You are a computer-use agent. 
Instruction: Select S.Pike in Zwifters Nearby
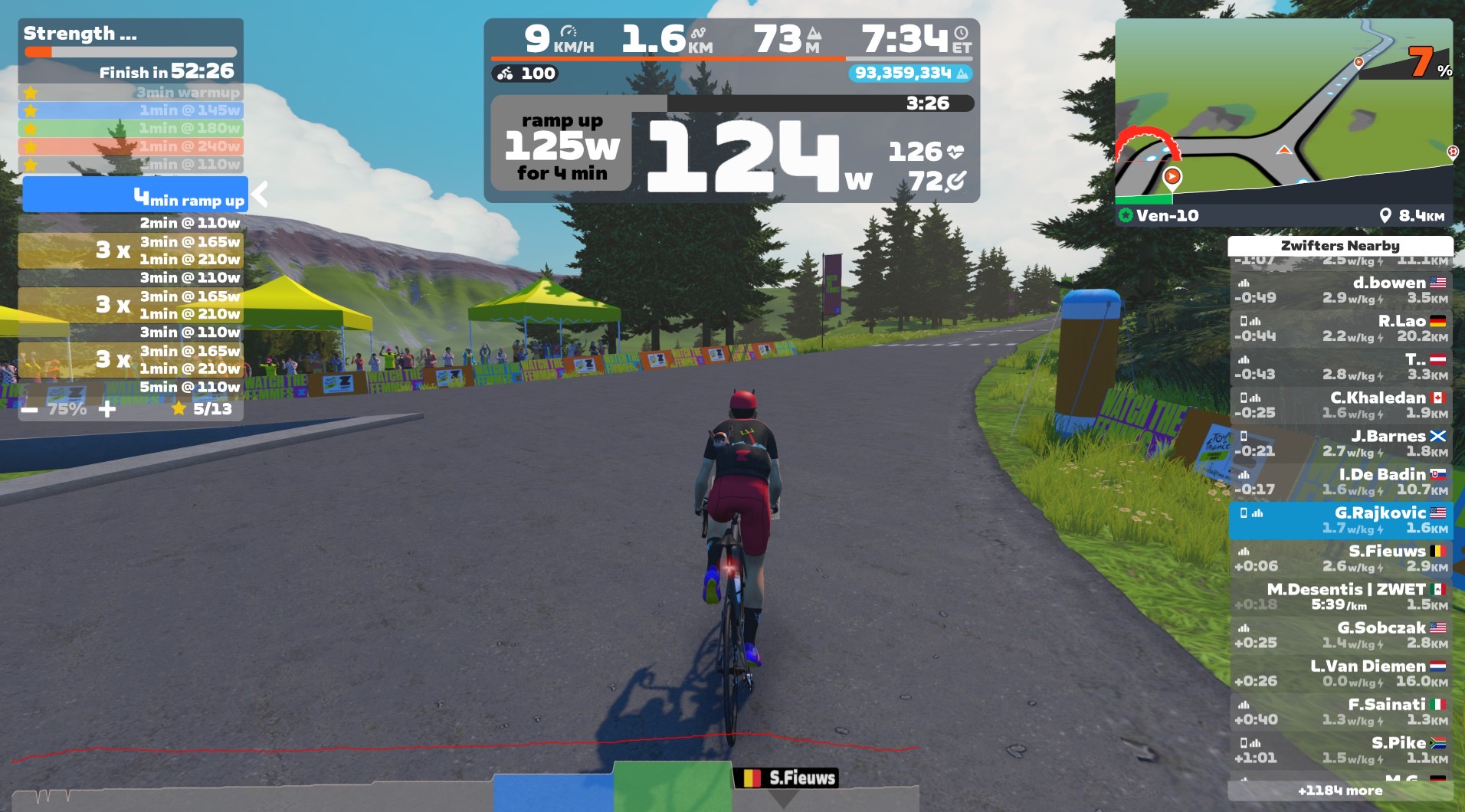coord(1341,750)
